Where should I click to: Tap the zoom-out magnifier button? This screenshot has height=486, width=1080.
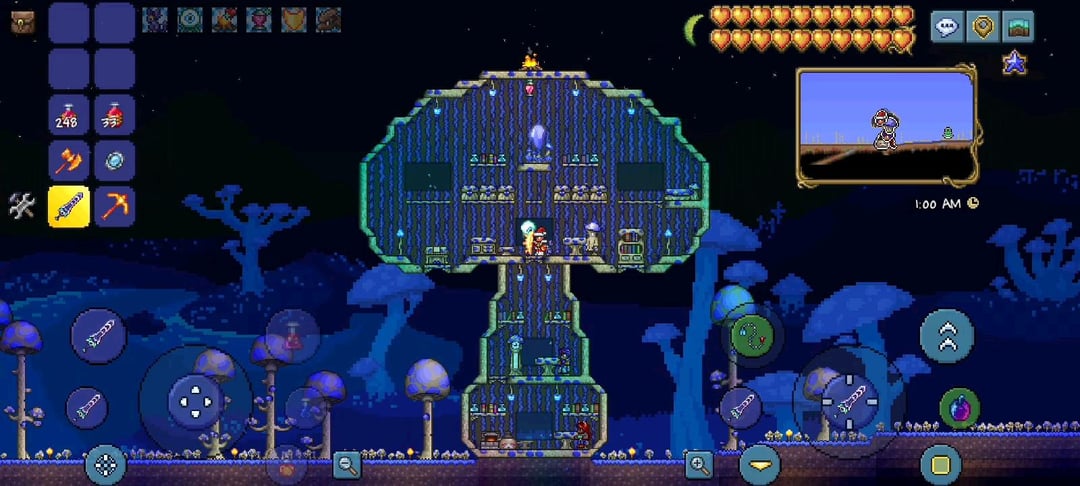[x=347, y=463]
